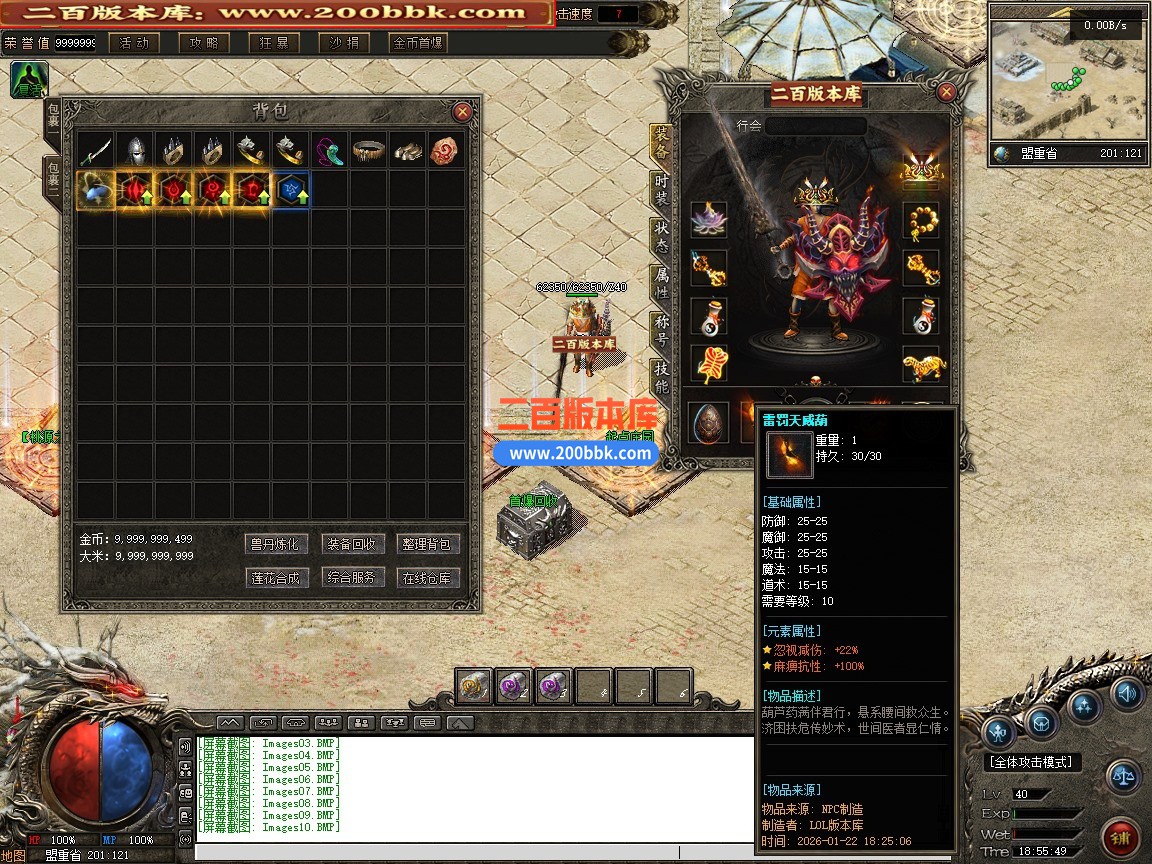Open 装备回收 equipment recycling
This screenshot has width=1152, height=864.
point(351,544)
